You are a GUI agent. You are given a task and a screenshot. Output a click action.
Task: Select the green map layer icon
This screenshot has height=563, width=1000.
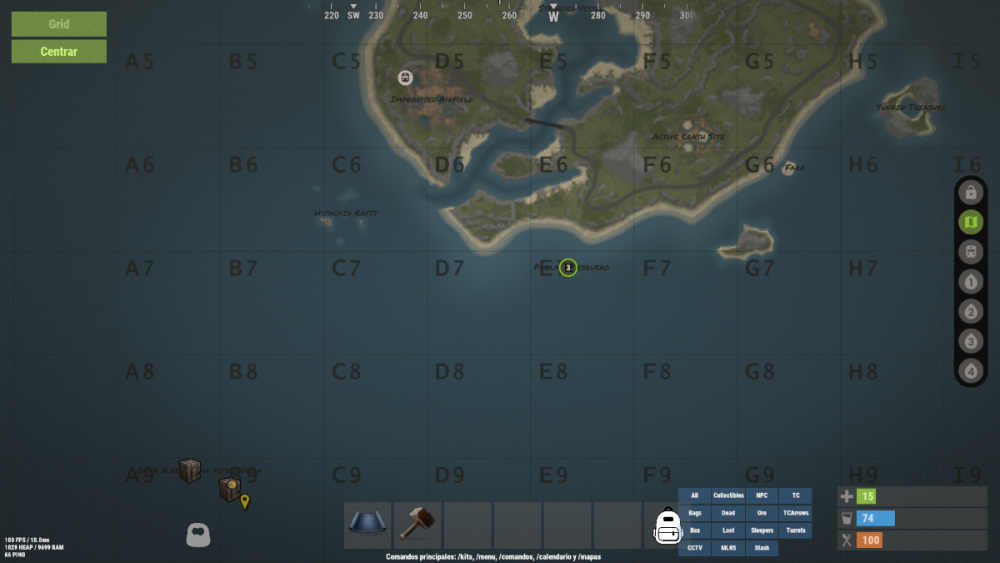(970, 222)
